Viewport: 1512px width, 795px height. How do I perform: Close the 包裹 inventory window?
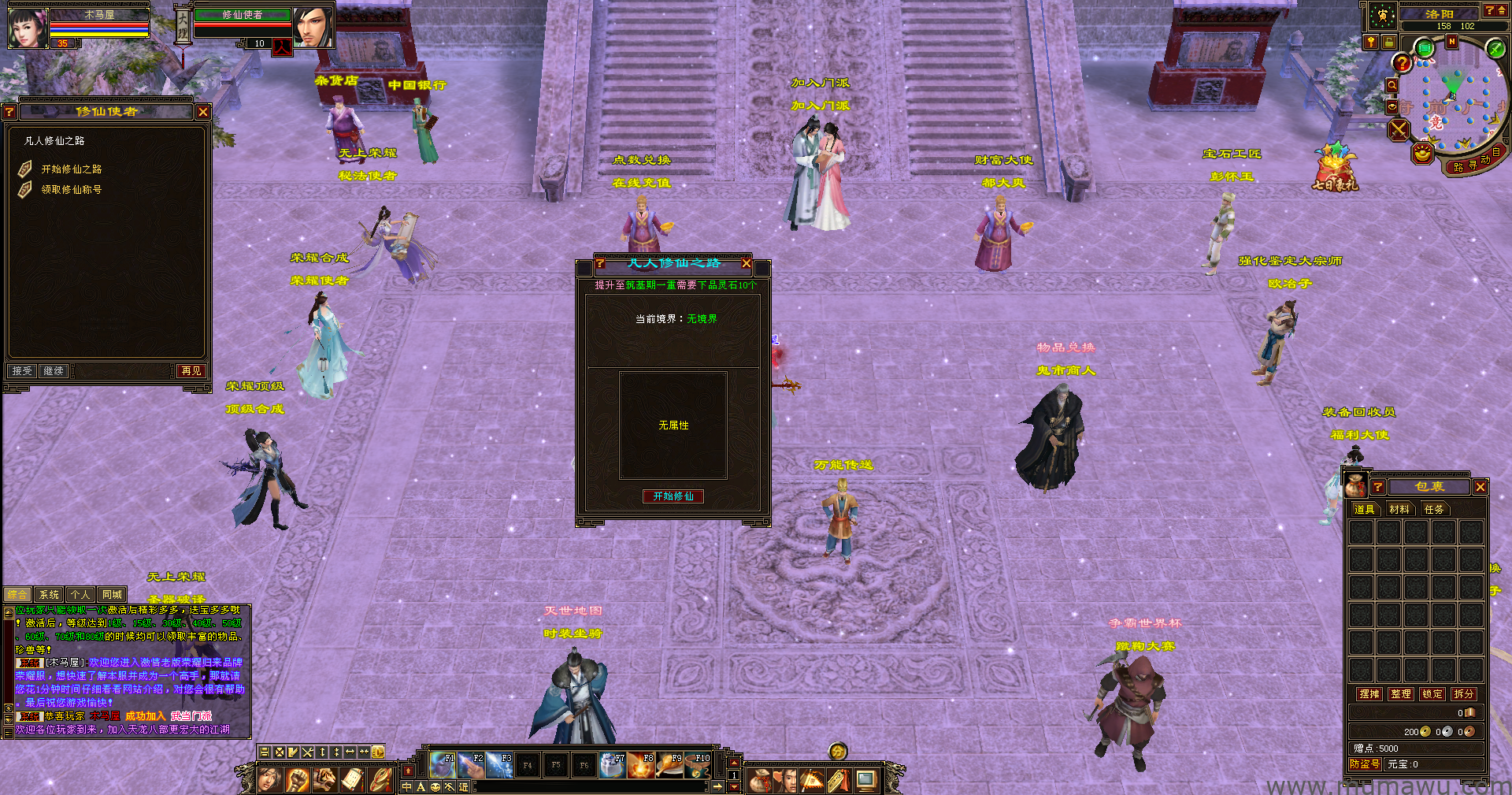[x=1480, y=487]
